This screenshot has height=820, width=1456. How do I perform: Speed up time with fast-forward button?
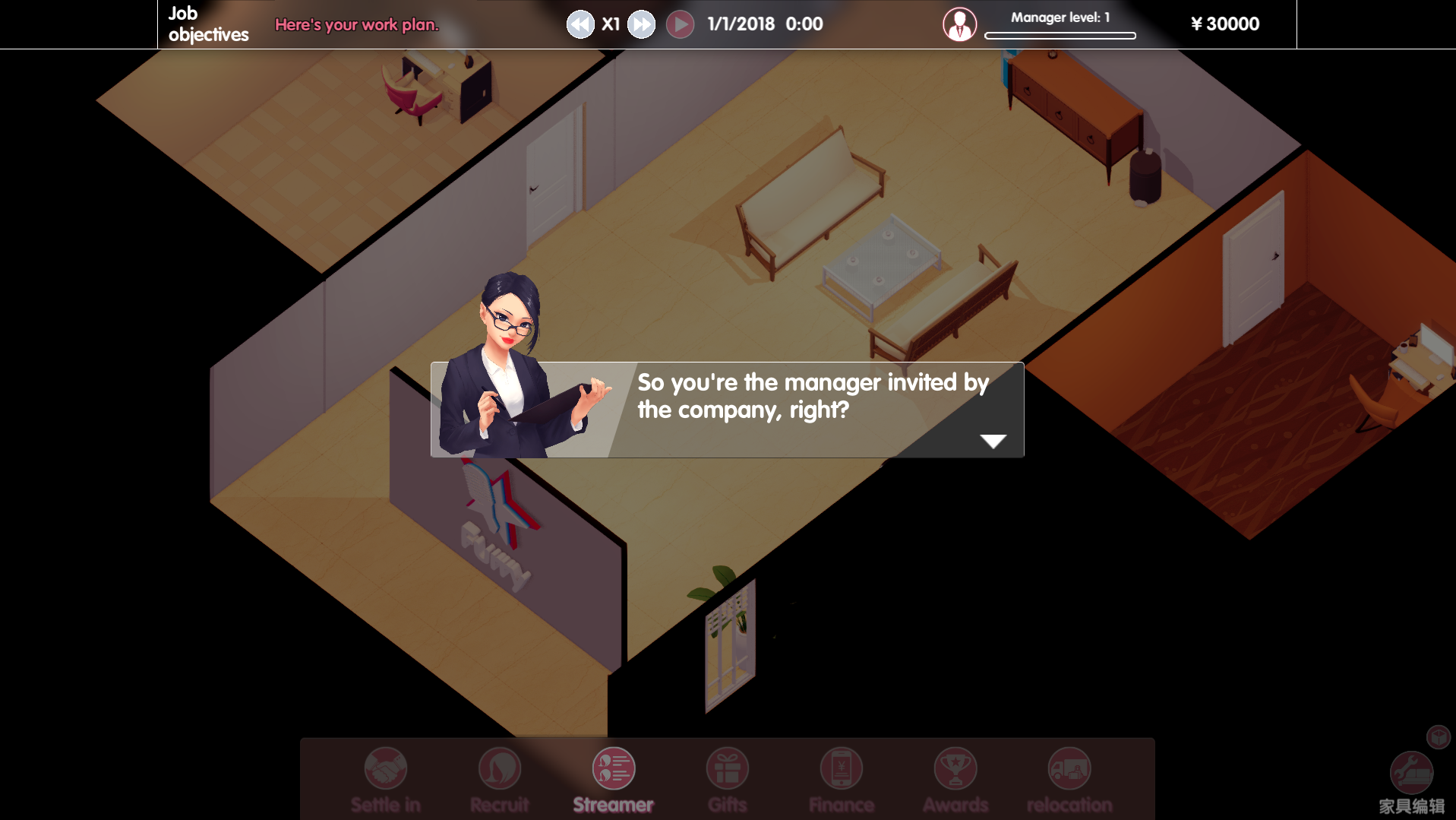click(642, 24)
